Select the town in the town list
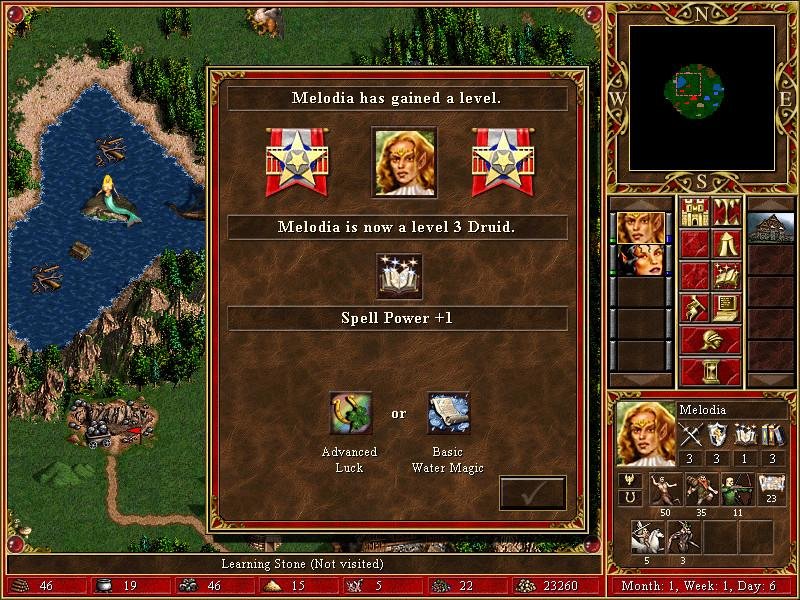The image size is (800, 600). (x=770, y=228)
